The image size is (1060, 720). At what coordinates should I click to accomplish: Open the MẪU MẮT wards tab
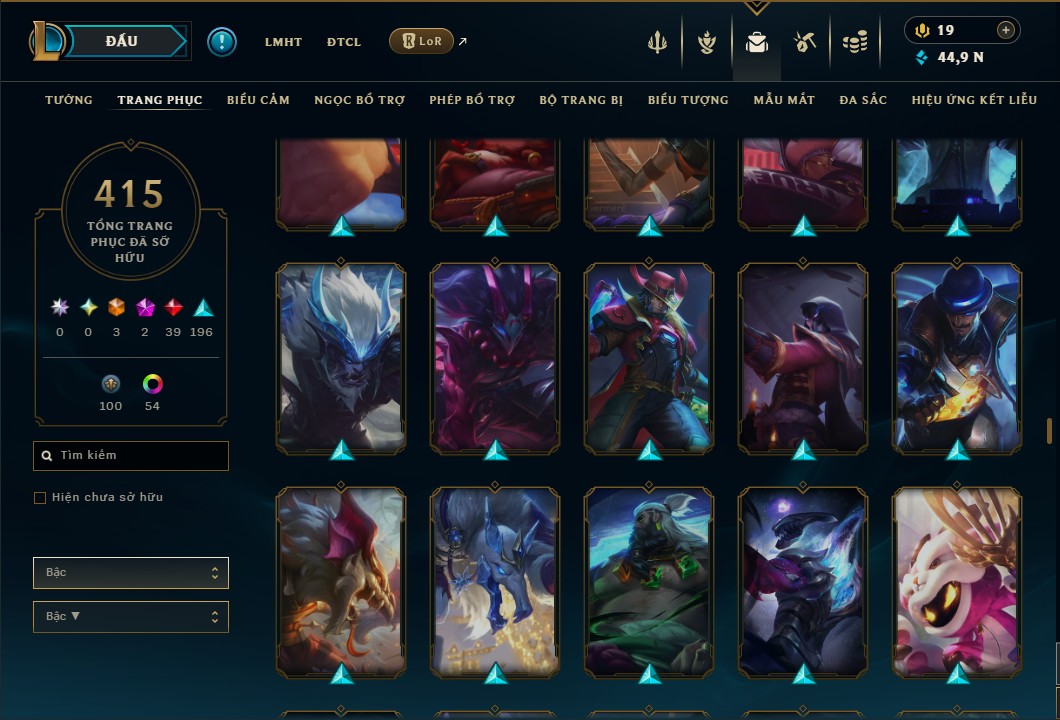pos(784,100)
